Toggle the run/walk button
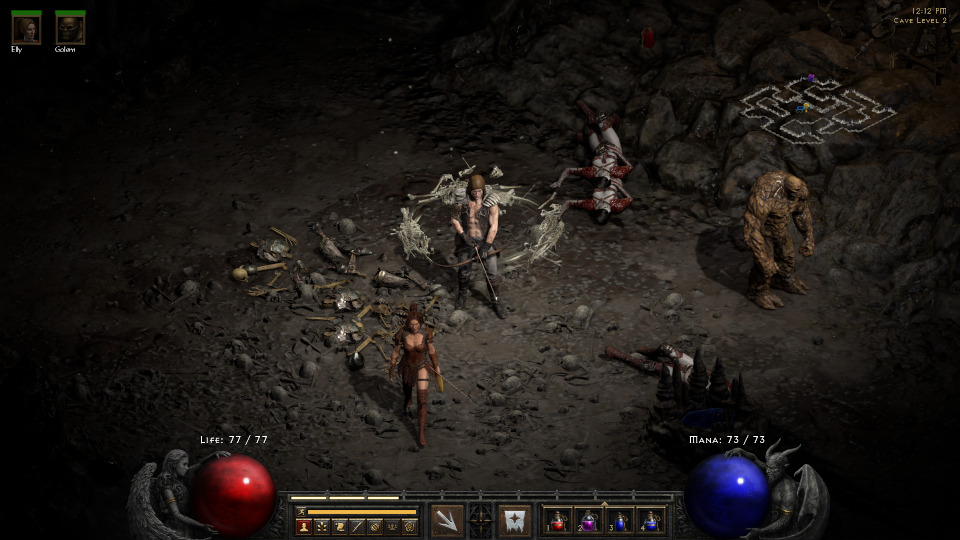Image resolution: width=960 pixels, height=540 pixels. [x=301, y=511]
